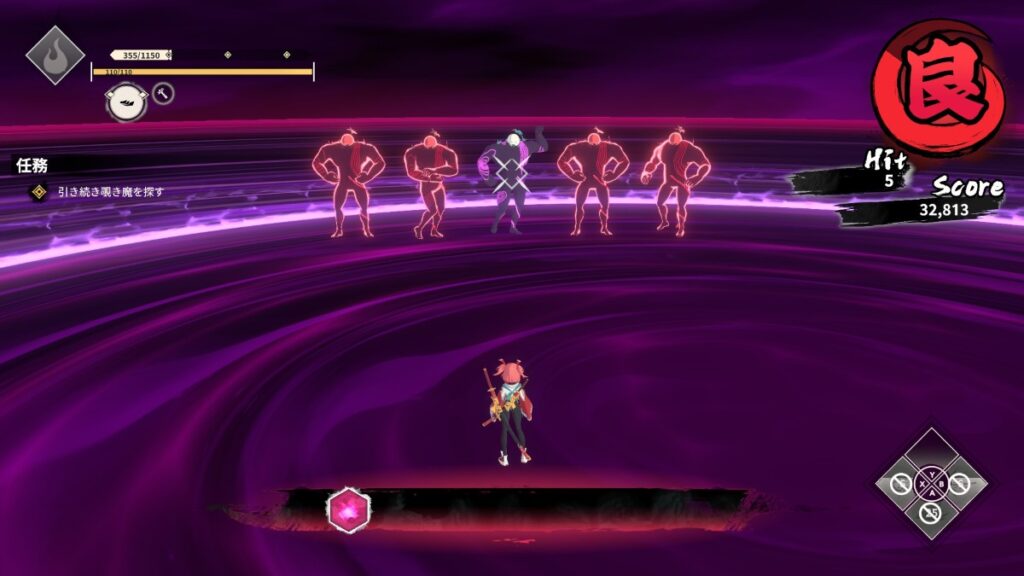The image size is (1024, 576).
Task: Select the round shoe skill icon
Action: (x=127, y=101)
